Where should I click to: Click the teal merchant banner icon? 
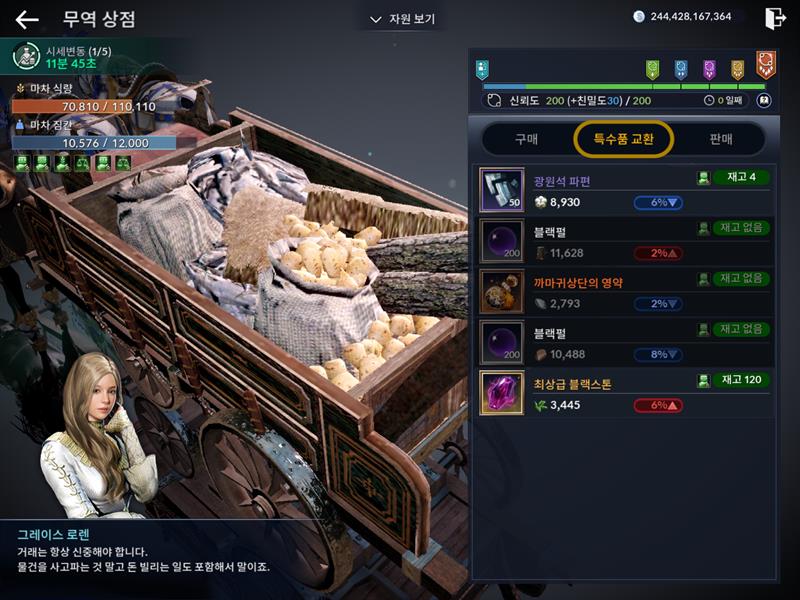click(482, 68)
